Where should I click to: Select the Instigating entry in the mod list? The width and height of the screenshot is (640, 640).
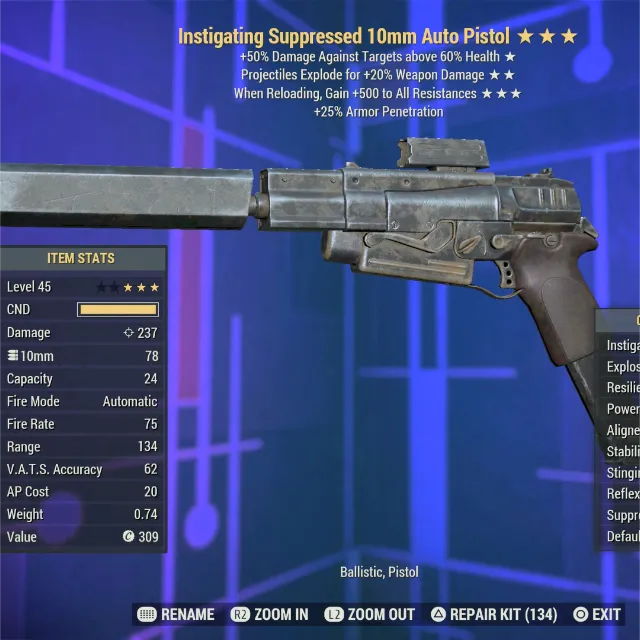coord(622,345)
